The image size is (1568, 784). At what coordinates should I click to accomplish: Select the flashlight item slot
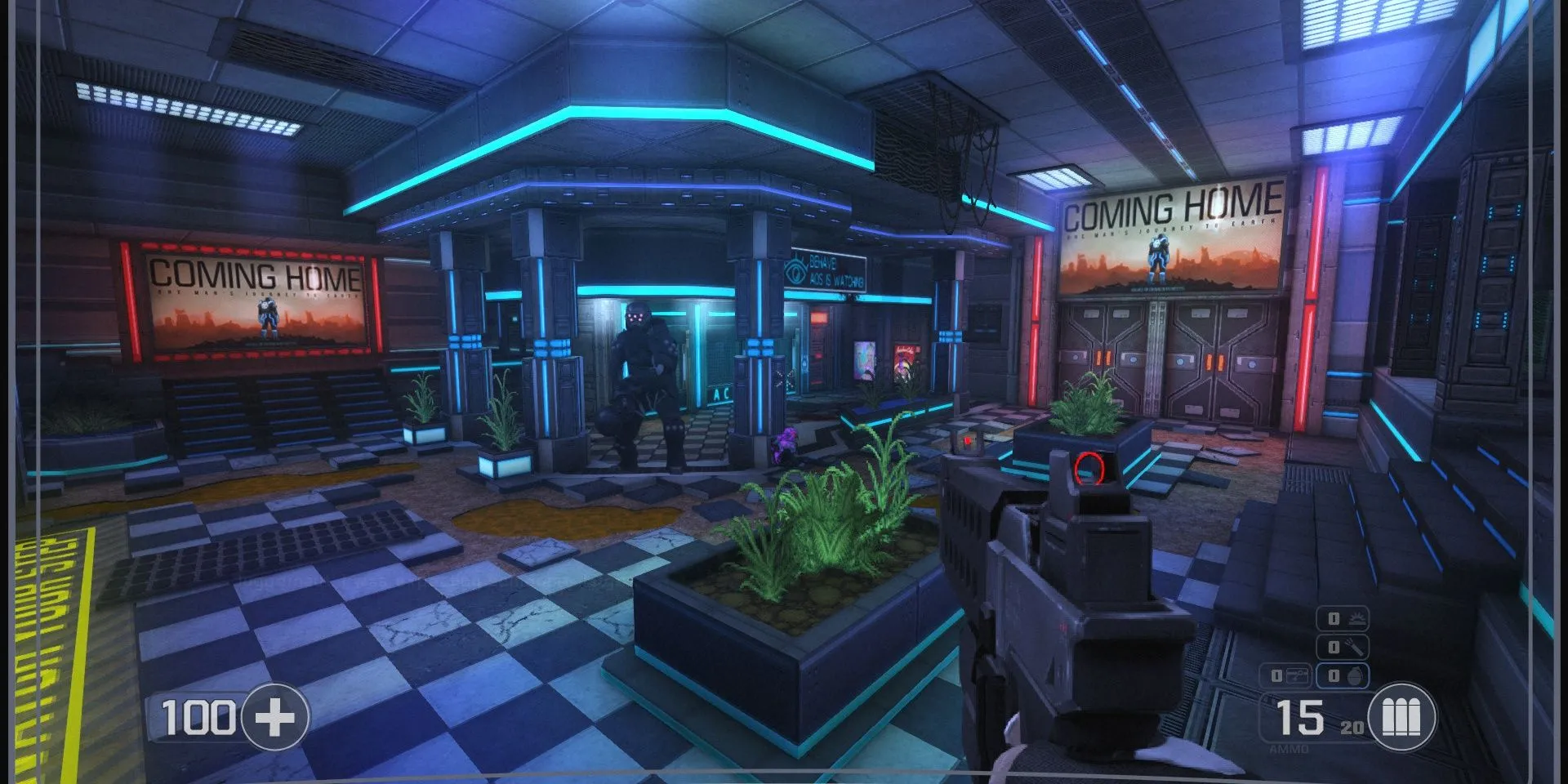1343,647
